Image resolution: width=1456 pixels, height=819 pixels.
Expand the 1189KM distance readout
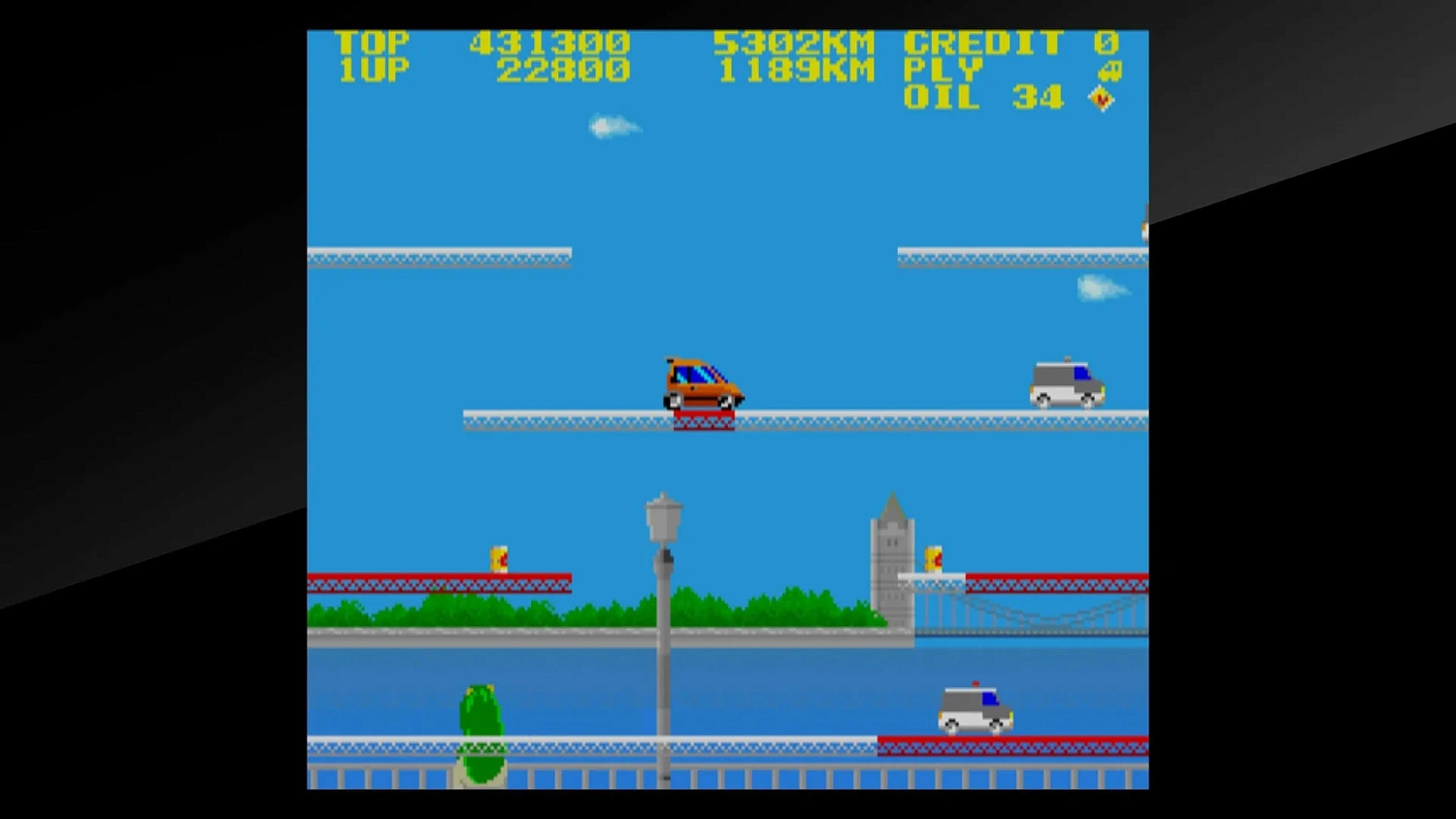796,69
